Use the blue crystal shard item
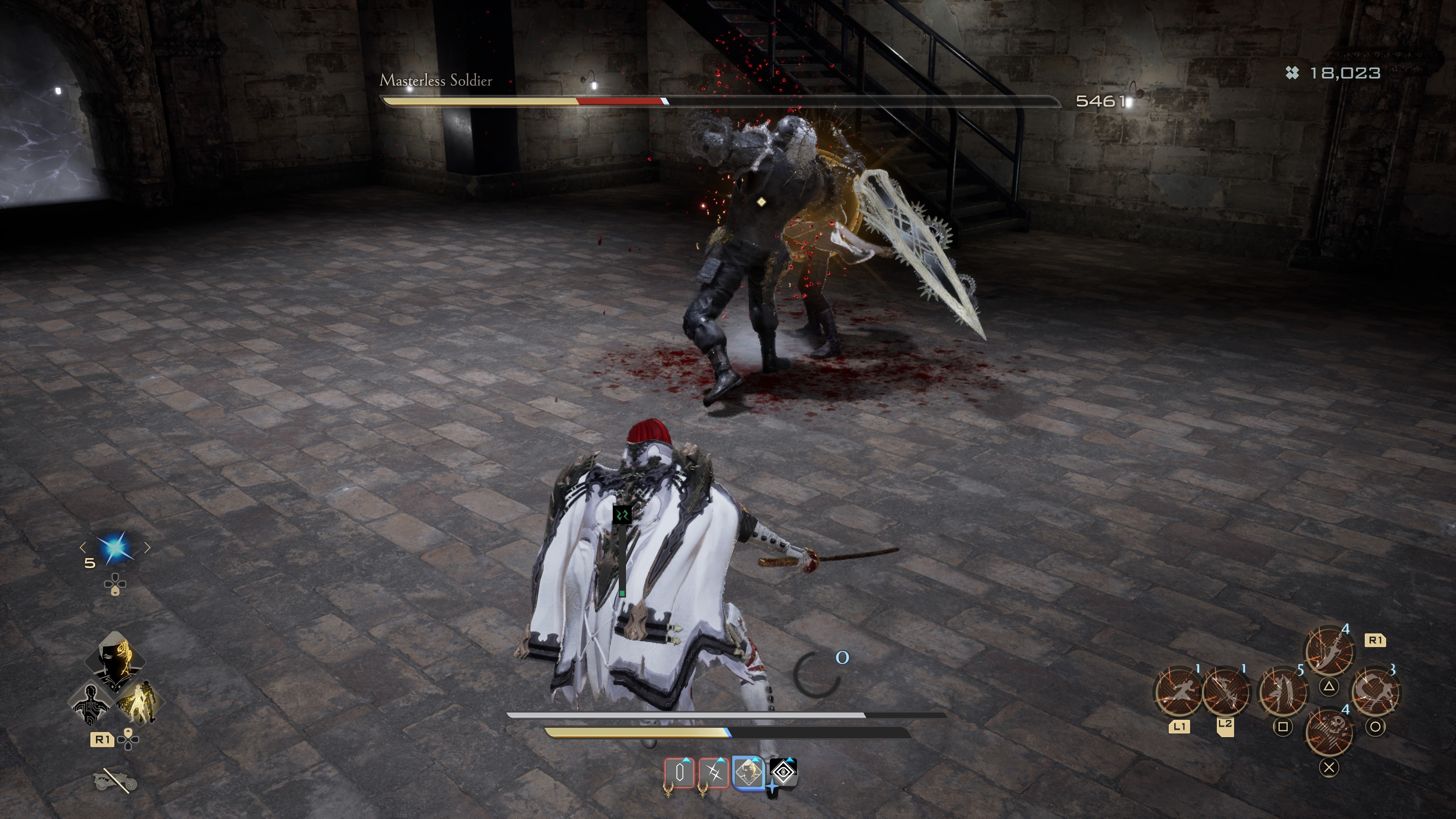The height and width of the screenshot is (819, 1456). (x=115, y=547)
